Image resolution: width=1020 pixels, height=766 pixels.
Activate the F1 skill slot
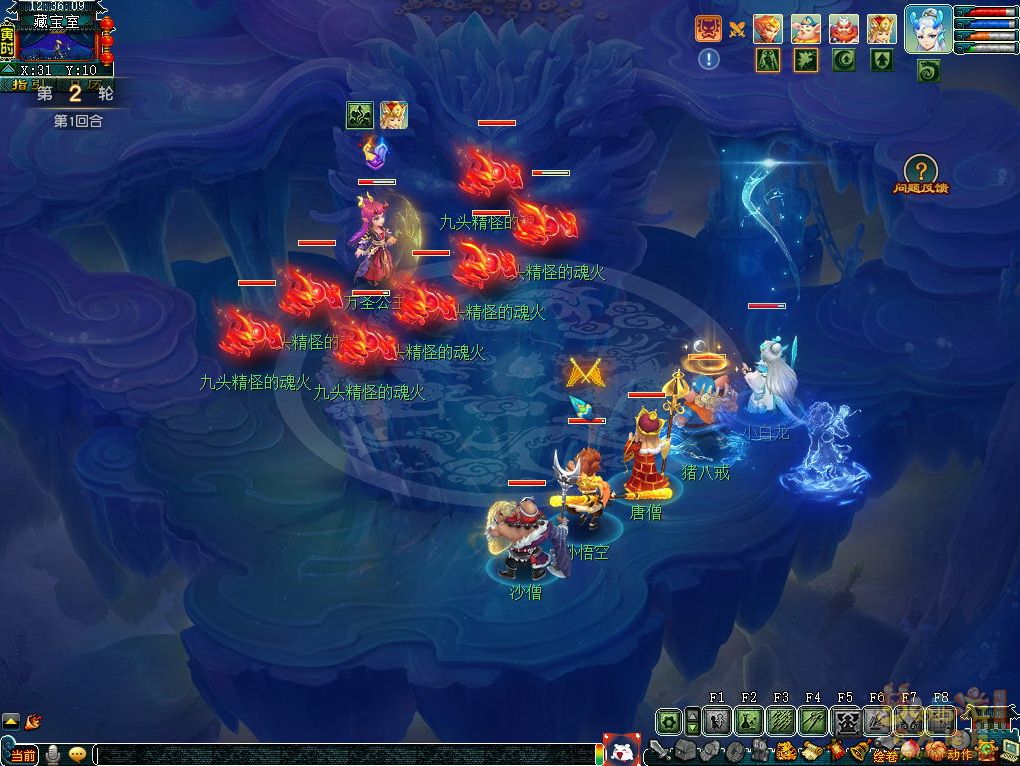[x=717, y=720]
